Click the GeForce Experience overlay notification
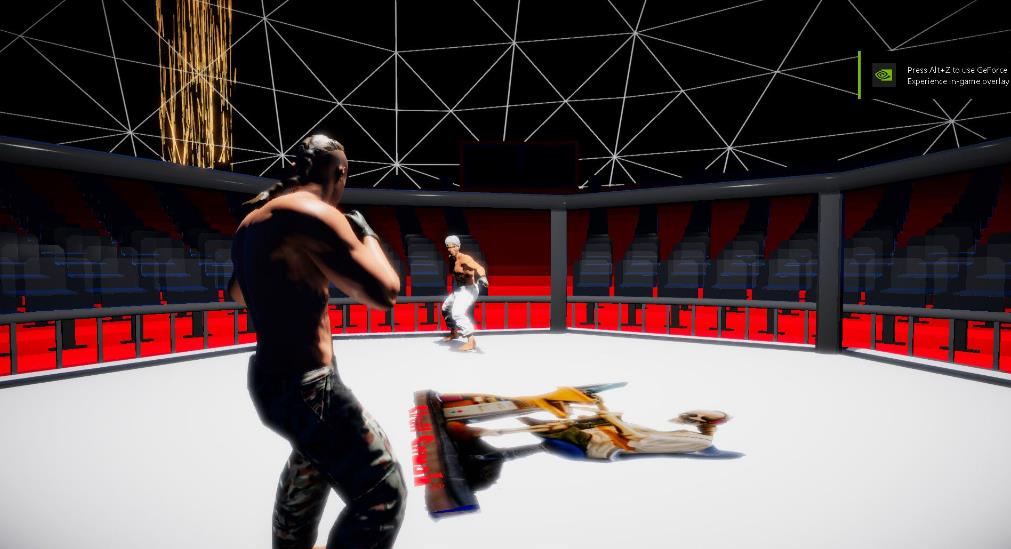This screenshot has height=549, width=1011. 936,75
